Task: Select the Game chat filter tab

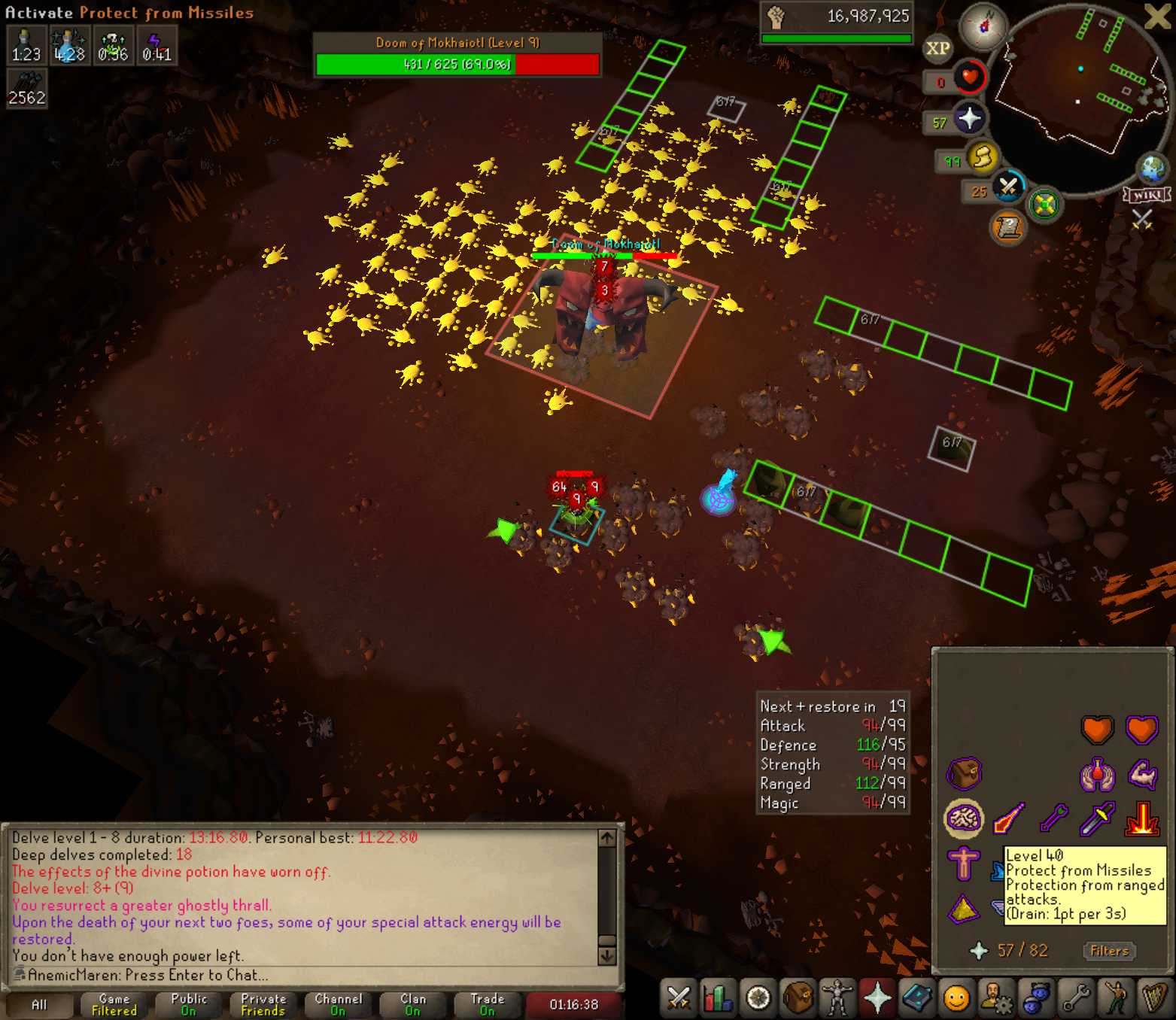Action: (114, 1005)
